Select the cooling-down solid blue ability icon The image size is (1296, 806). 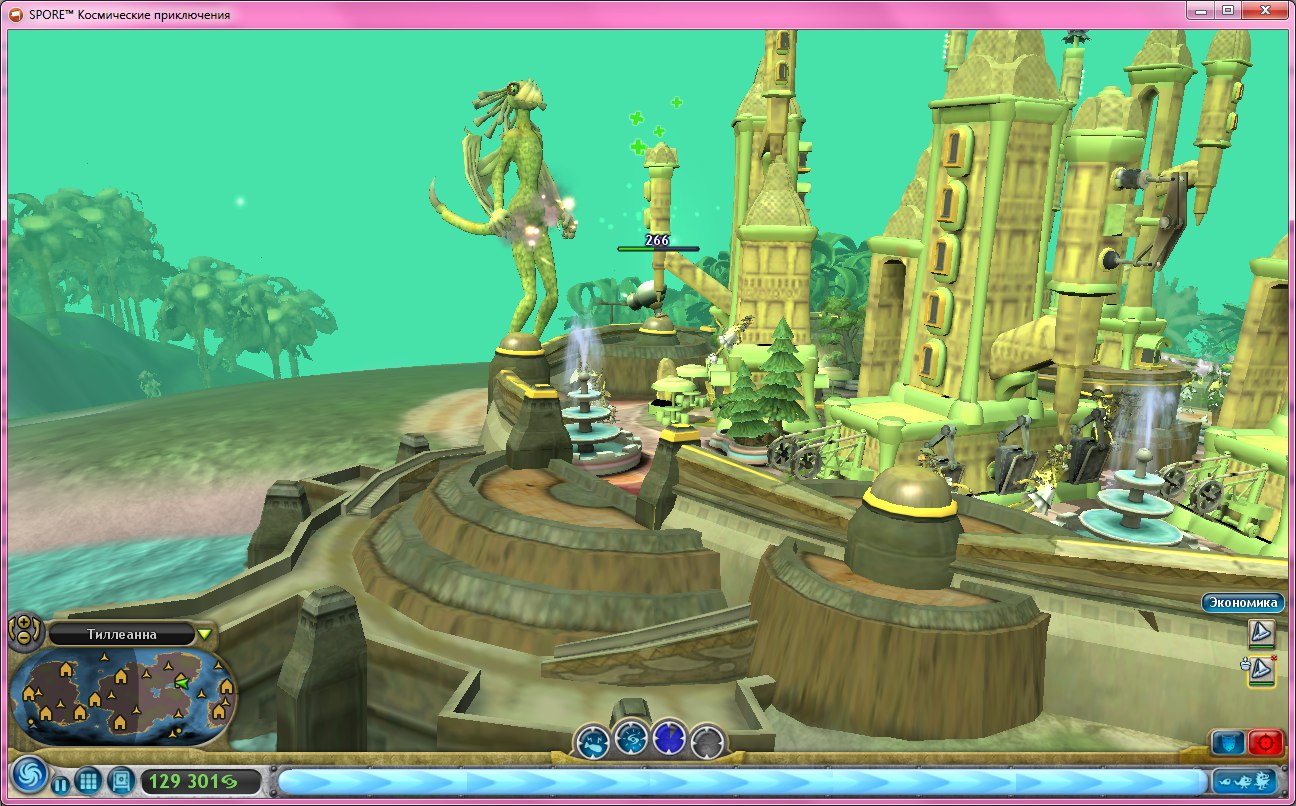click(669, 740)
